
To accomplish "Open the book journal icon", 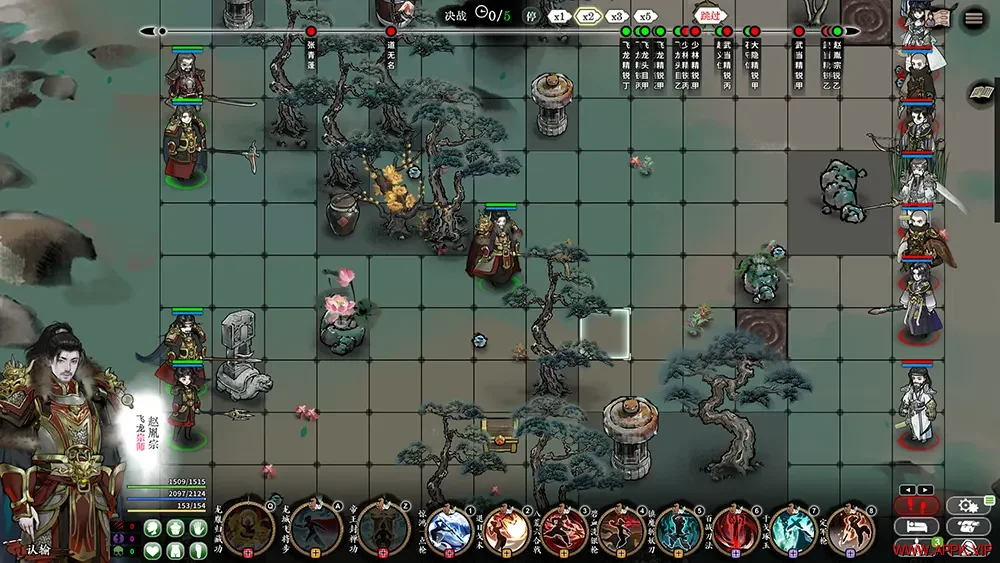I will [x=980, y=93].
